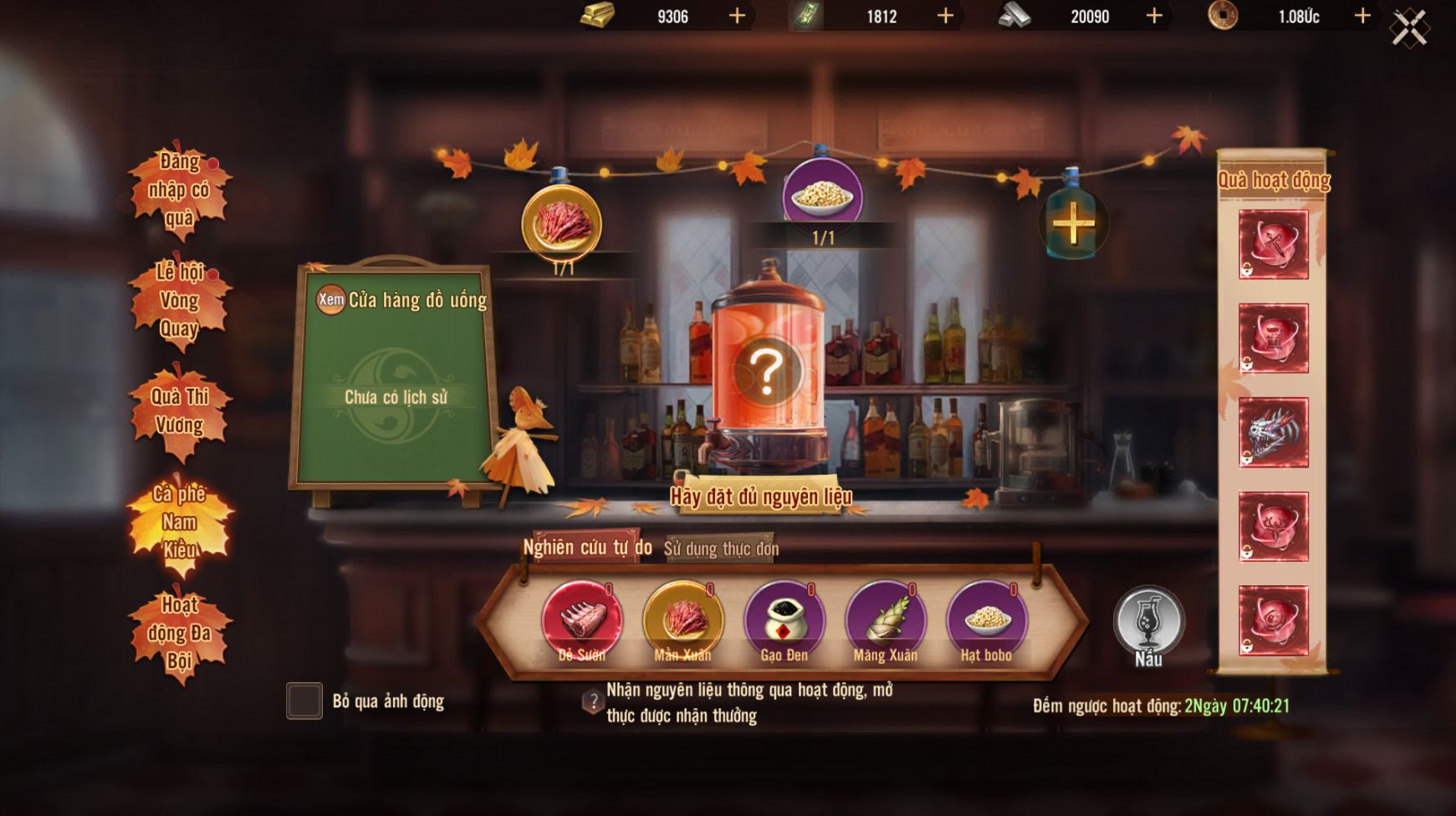Switch to Sử dụng thực đơn tab
The height and width of the screenshot is (816, 1456).
pos(721,548)
